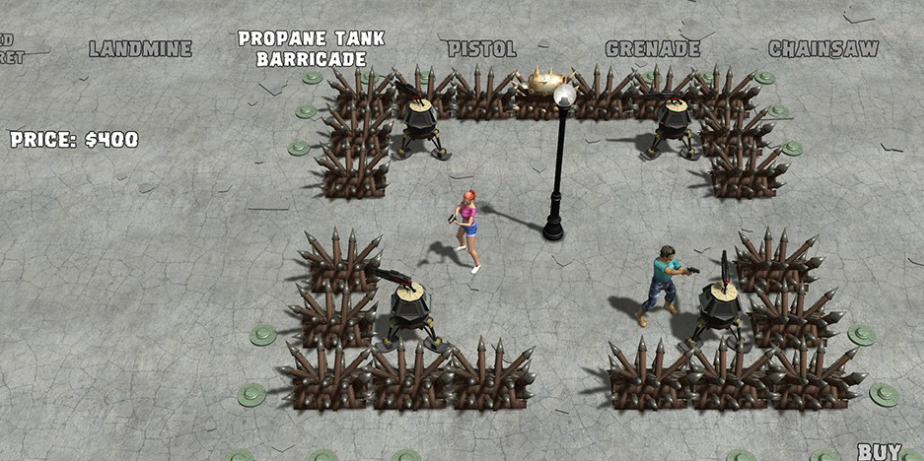Pick the Grenade from the shop
This screenshot has width=924, height=461.
pyautogui.click(x=653, y=48)
